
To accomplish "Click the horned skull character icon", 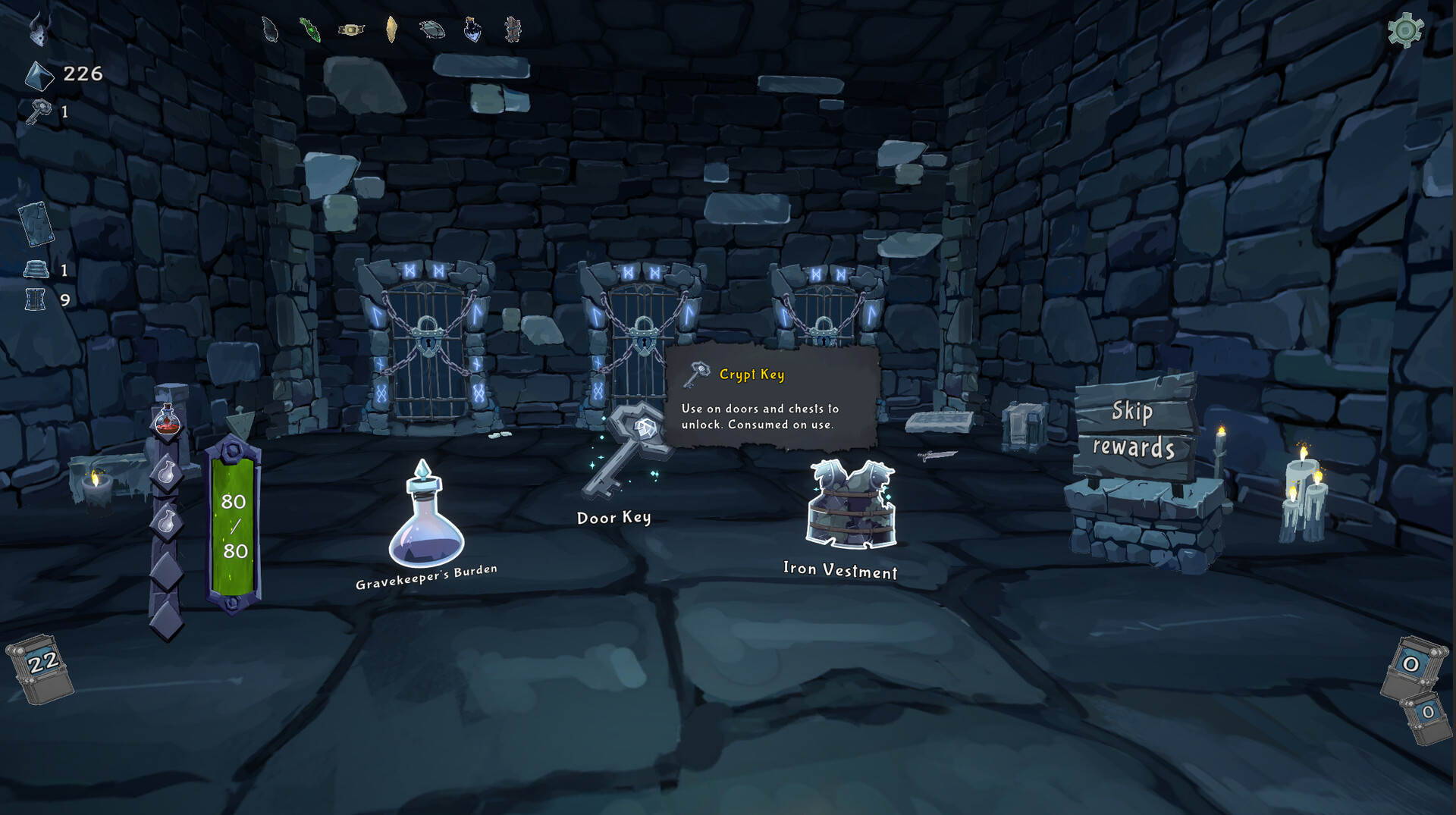I will point(39,30).
